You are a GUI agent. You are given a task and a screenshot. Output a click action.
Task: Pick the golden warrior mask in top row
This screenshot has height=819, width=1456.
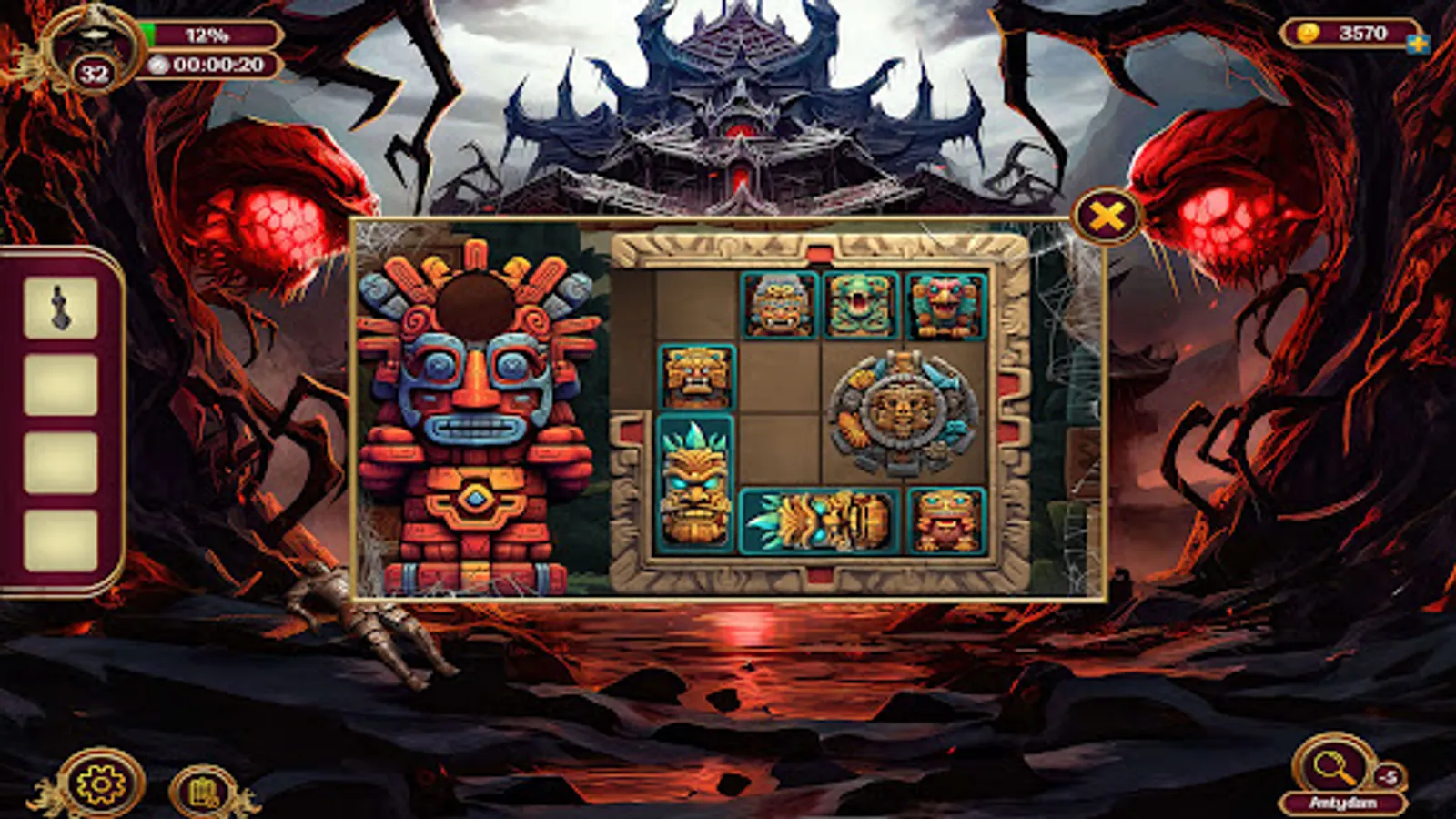778,305
